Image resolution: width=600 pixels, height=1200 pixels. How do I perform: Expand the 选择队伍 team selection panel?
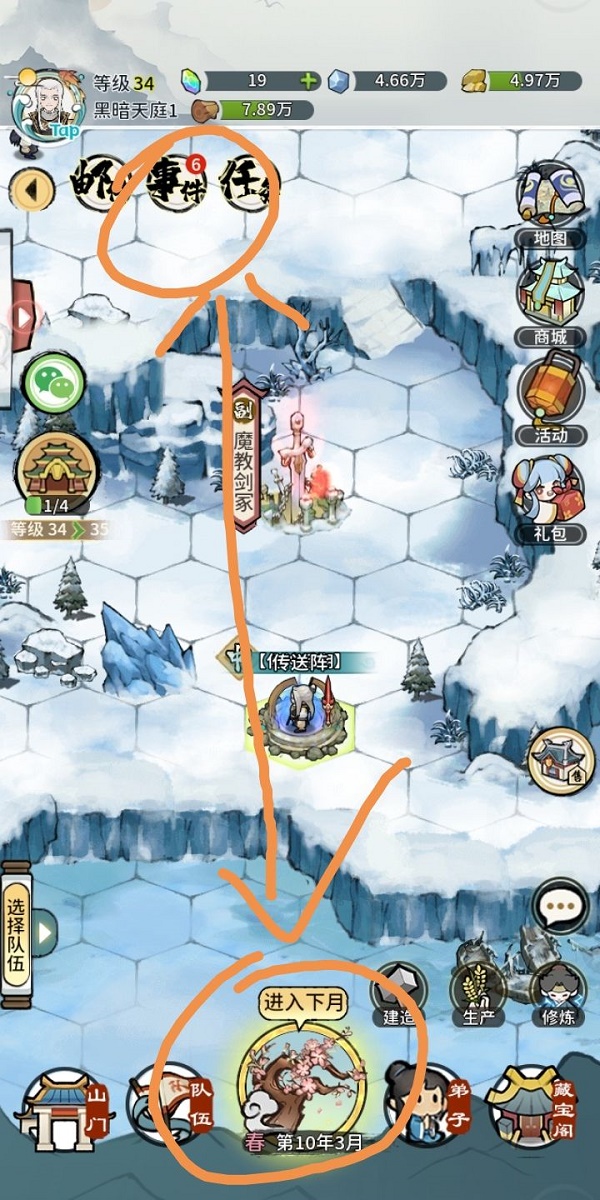(x=28, y=933)
